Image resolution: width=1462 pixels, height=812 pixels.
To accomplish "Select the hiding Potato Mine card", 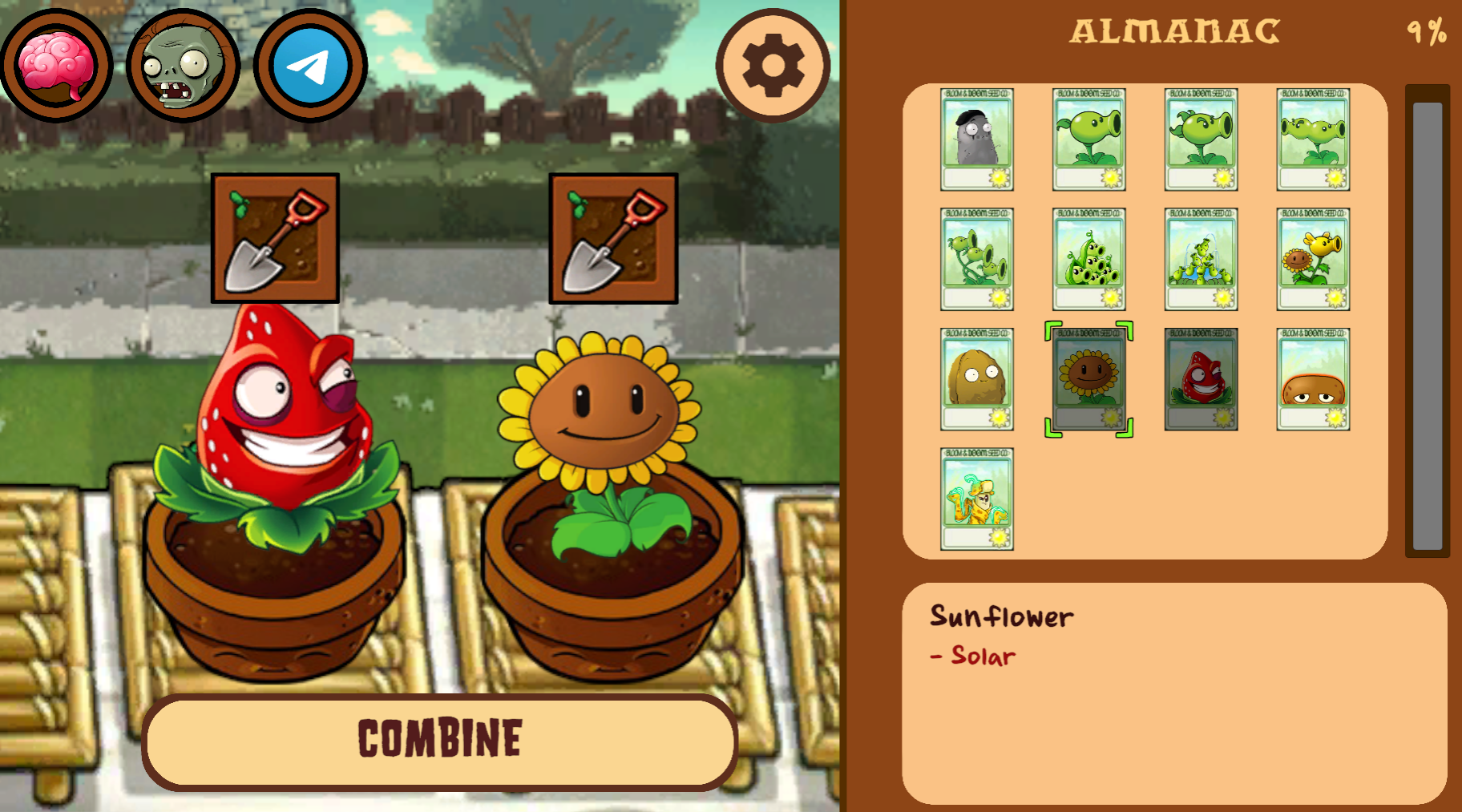I will (1313, 379).
